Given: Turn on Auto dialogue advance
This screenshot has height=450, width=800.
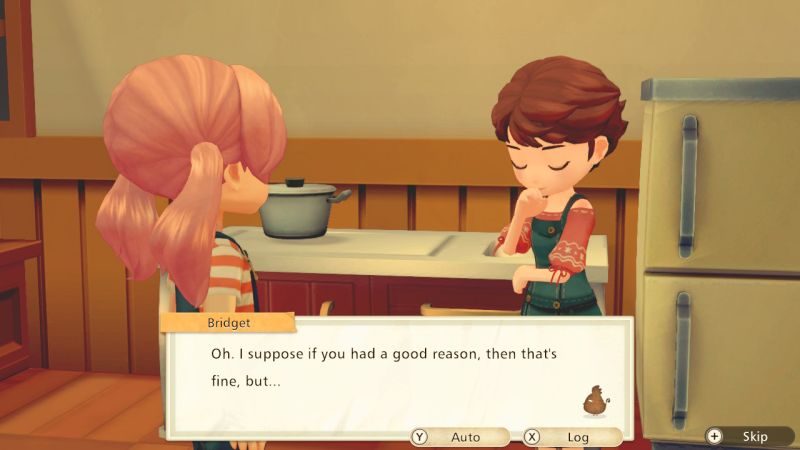Looking at the screenshot, I should coord(459,437).
